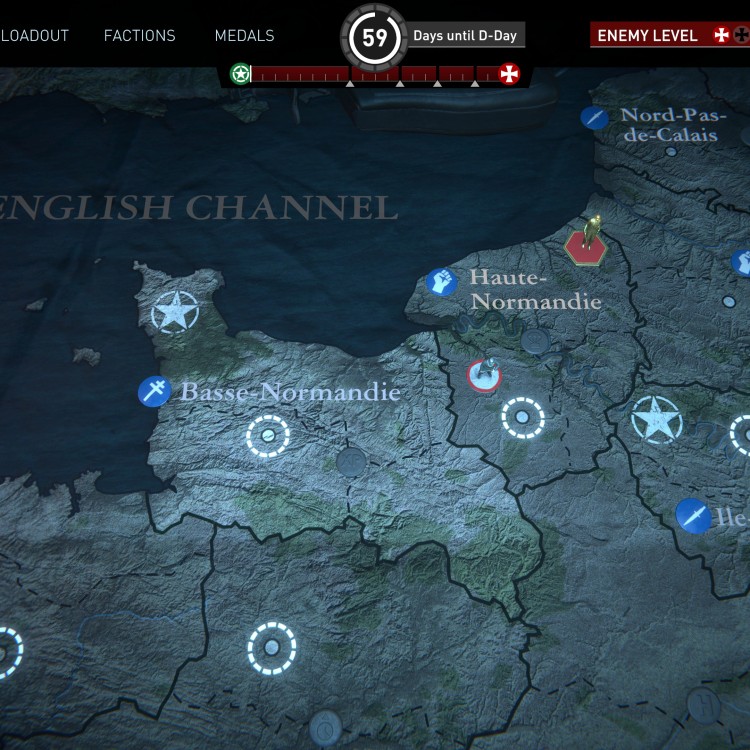
Task: View the MEDALS tab
Action: tap(244, 35)
